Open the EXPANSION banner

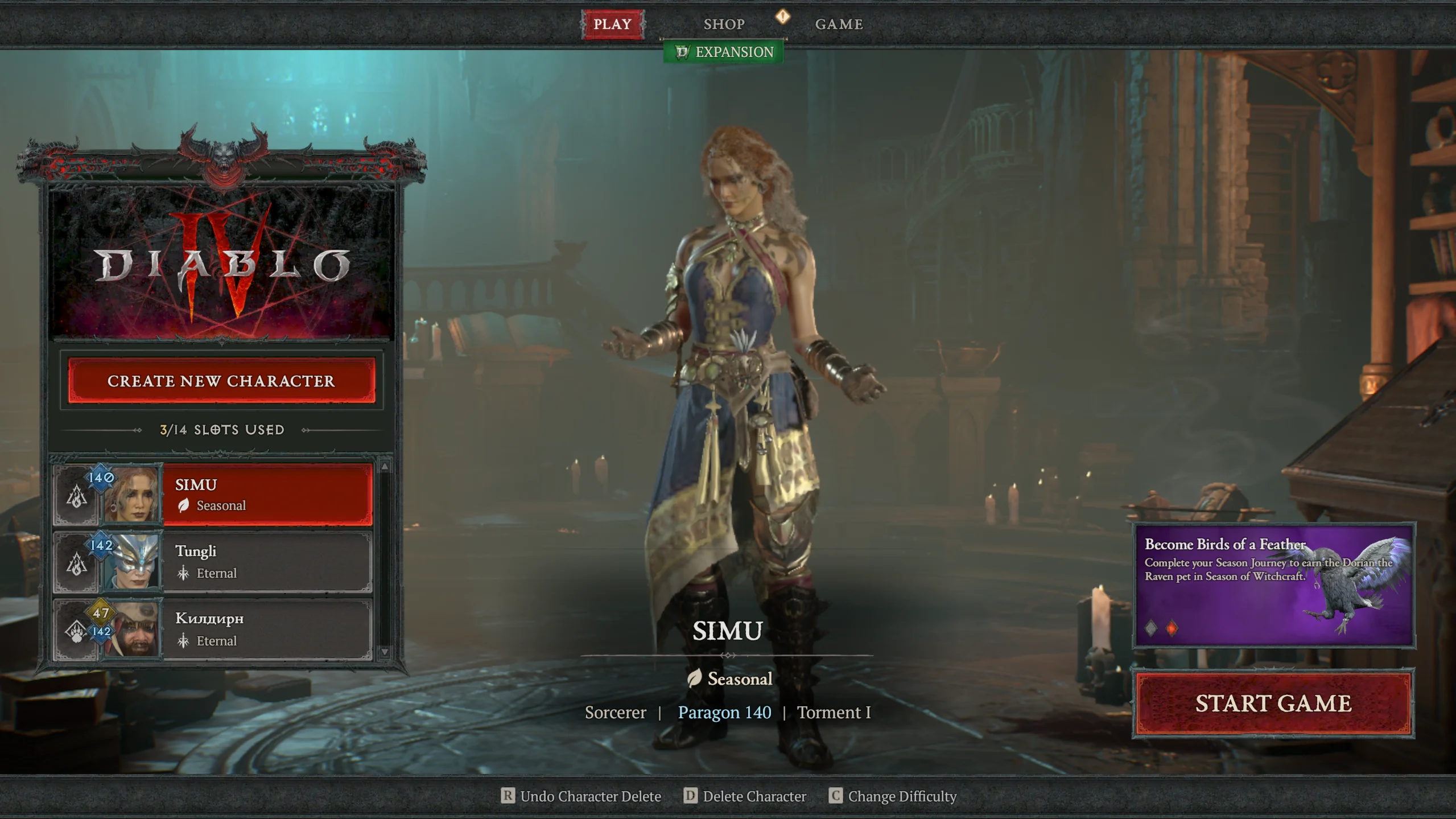point(725,52)
